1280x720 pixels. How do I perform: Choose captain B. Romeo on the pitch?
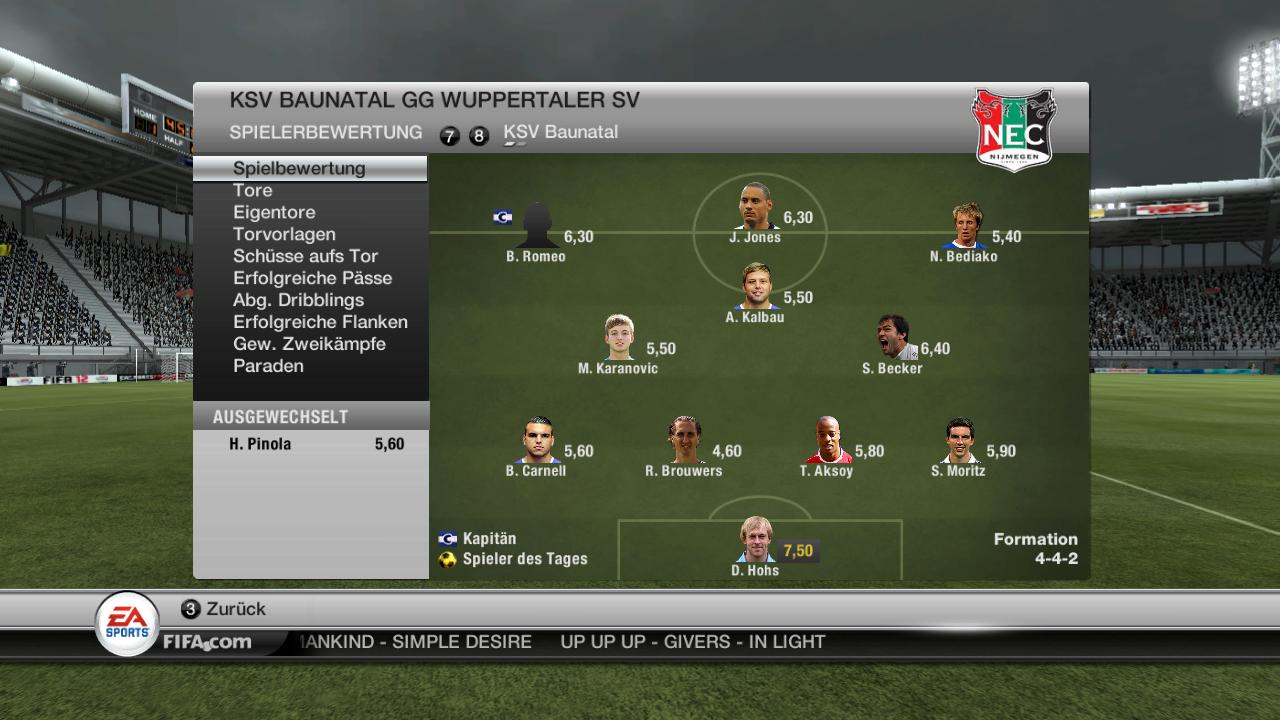[536, 226]
